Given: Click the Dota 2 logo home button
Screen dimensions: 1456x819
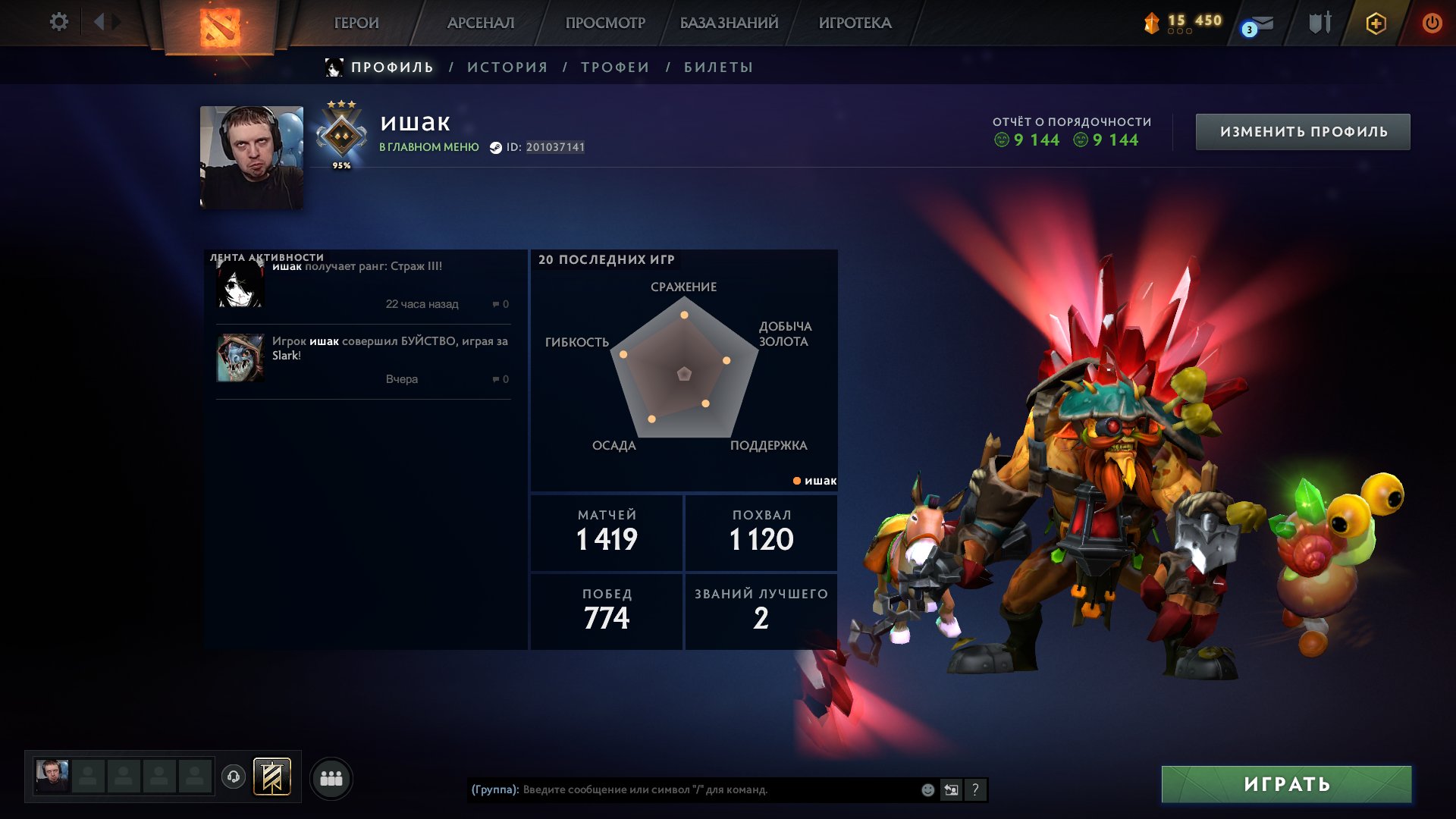Looking at the screenshot, I should (220, 27).
